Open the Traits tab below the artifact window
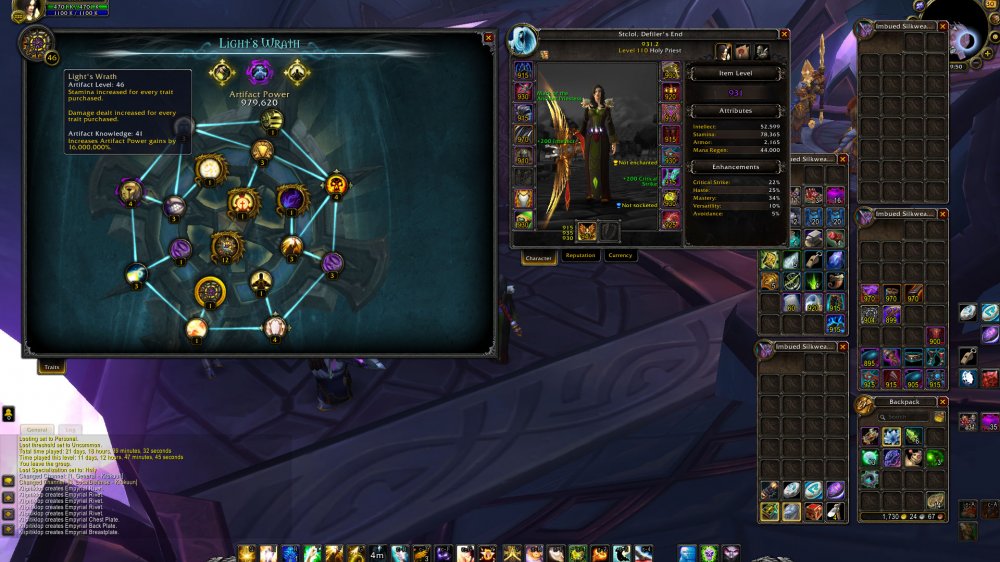The image size is (1000, 562). click(x=50, y=368)
